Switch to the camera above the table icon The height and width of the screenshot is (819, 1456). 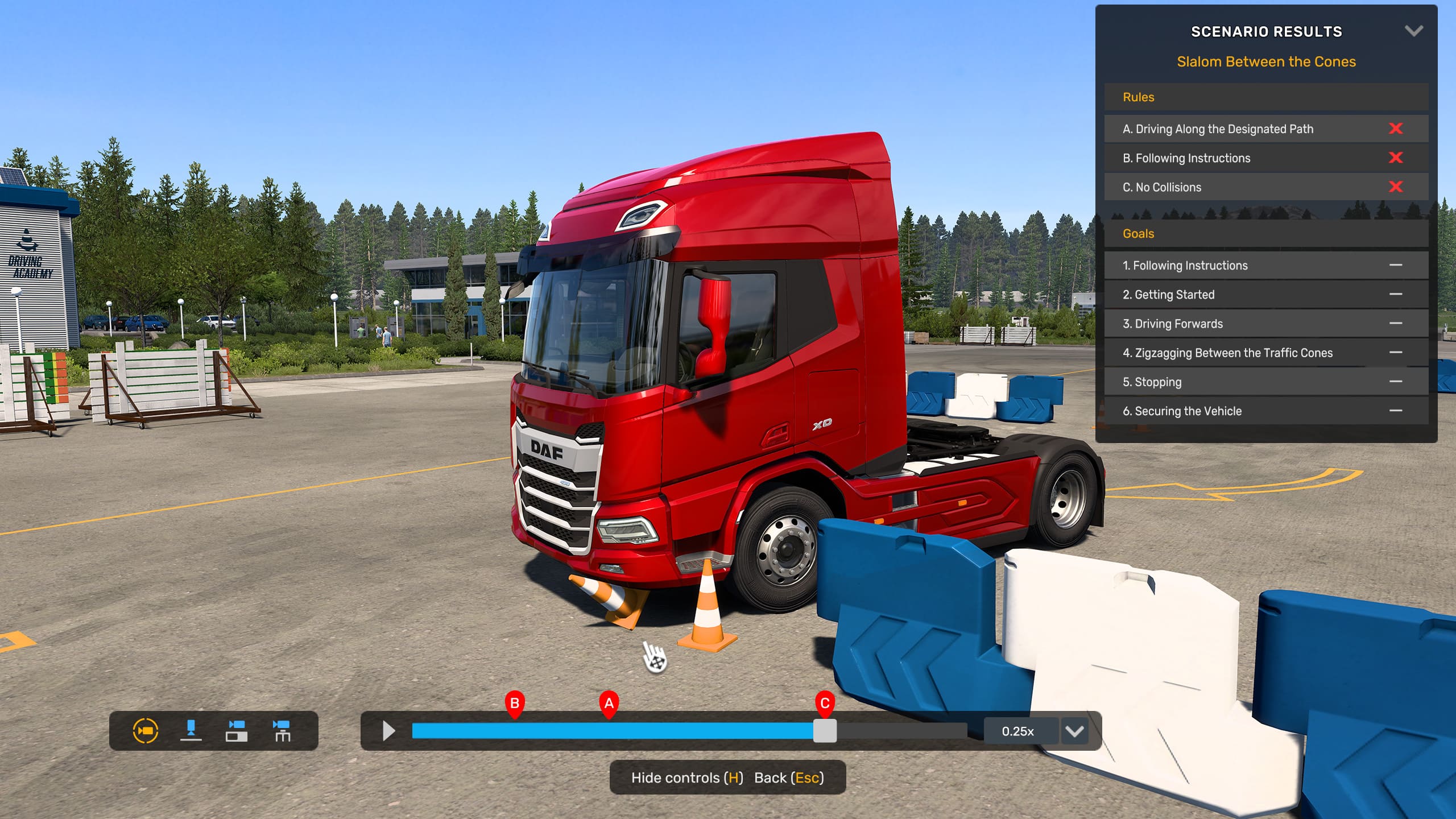click(x=282, y=731)
